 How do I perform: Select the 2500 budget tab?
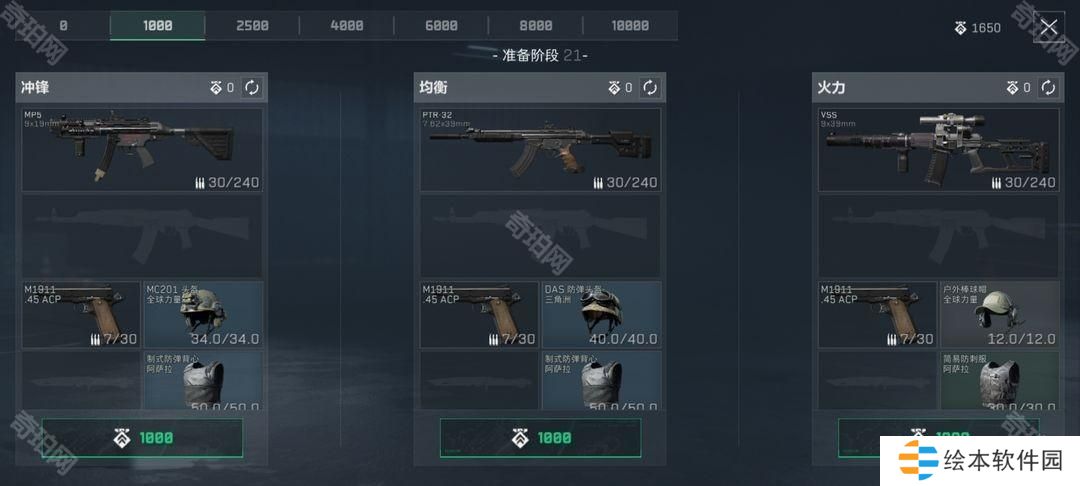(x=252, y=26)
